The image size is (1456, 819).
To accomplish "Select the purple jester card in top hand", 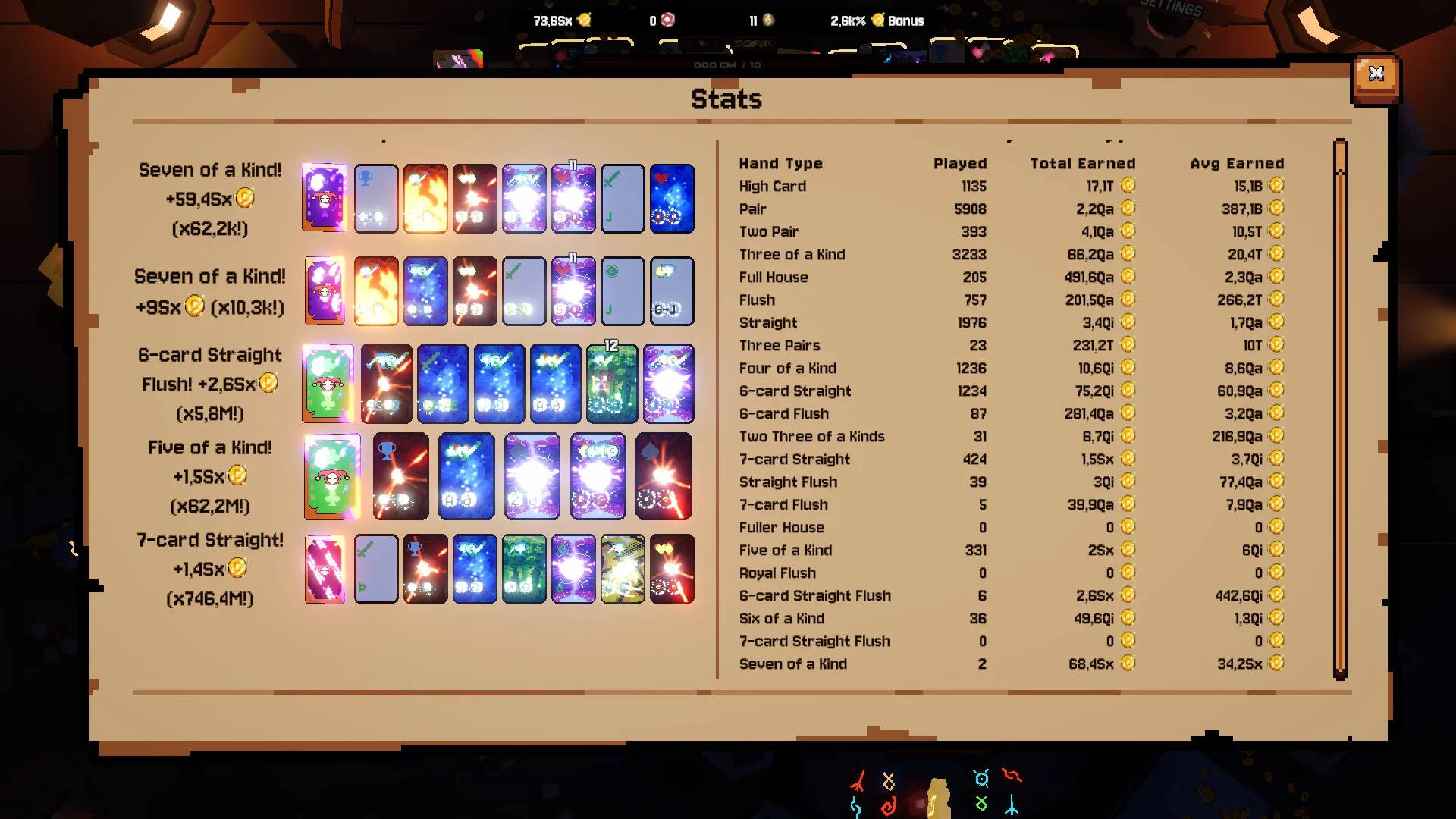I will click(325, 198).
